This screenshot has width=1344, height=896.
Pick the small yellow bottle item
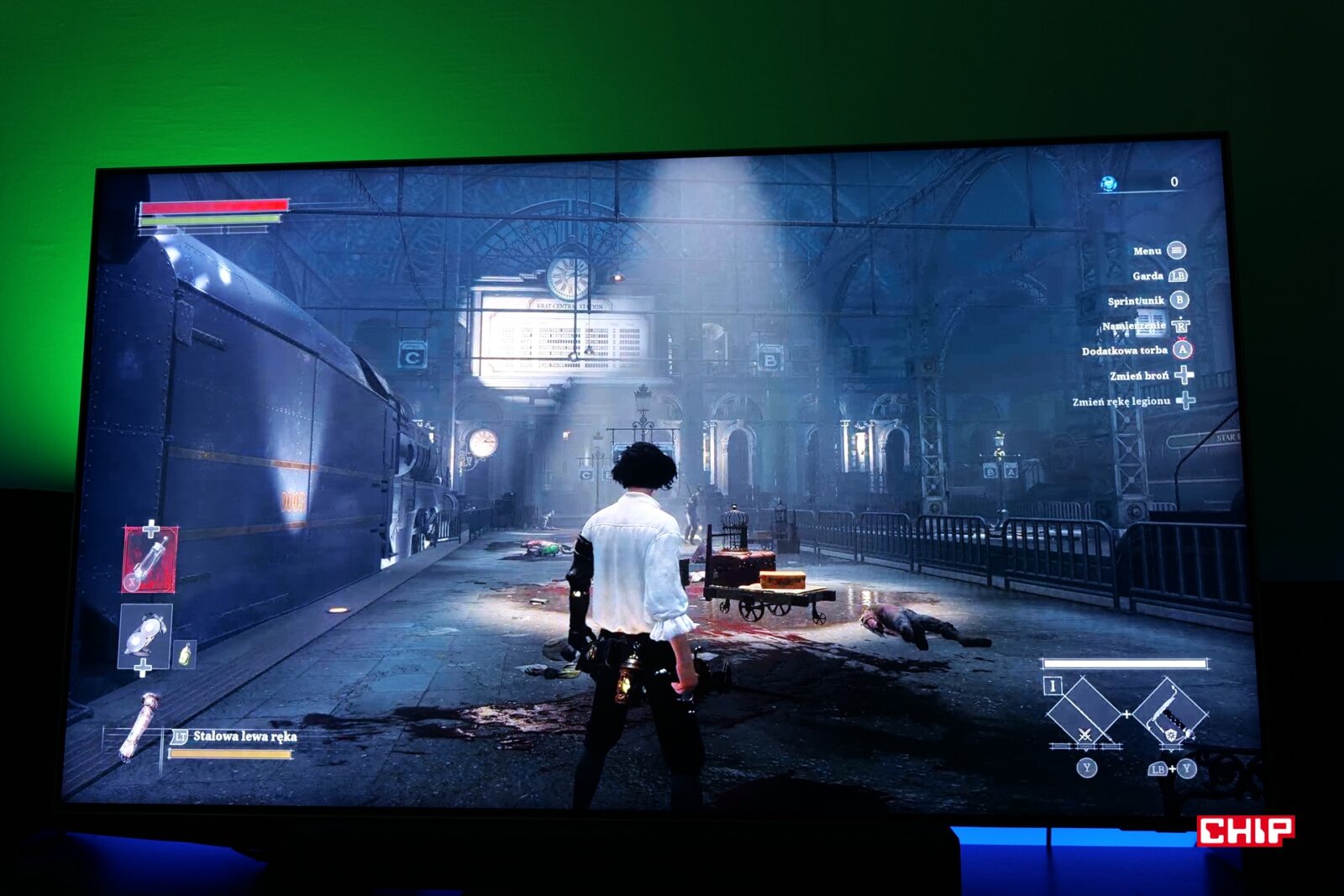[185, 652]
